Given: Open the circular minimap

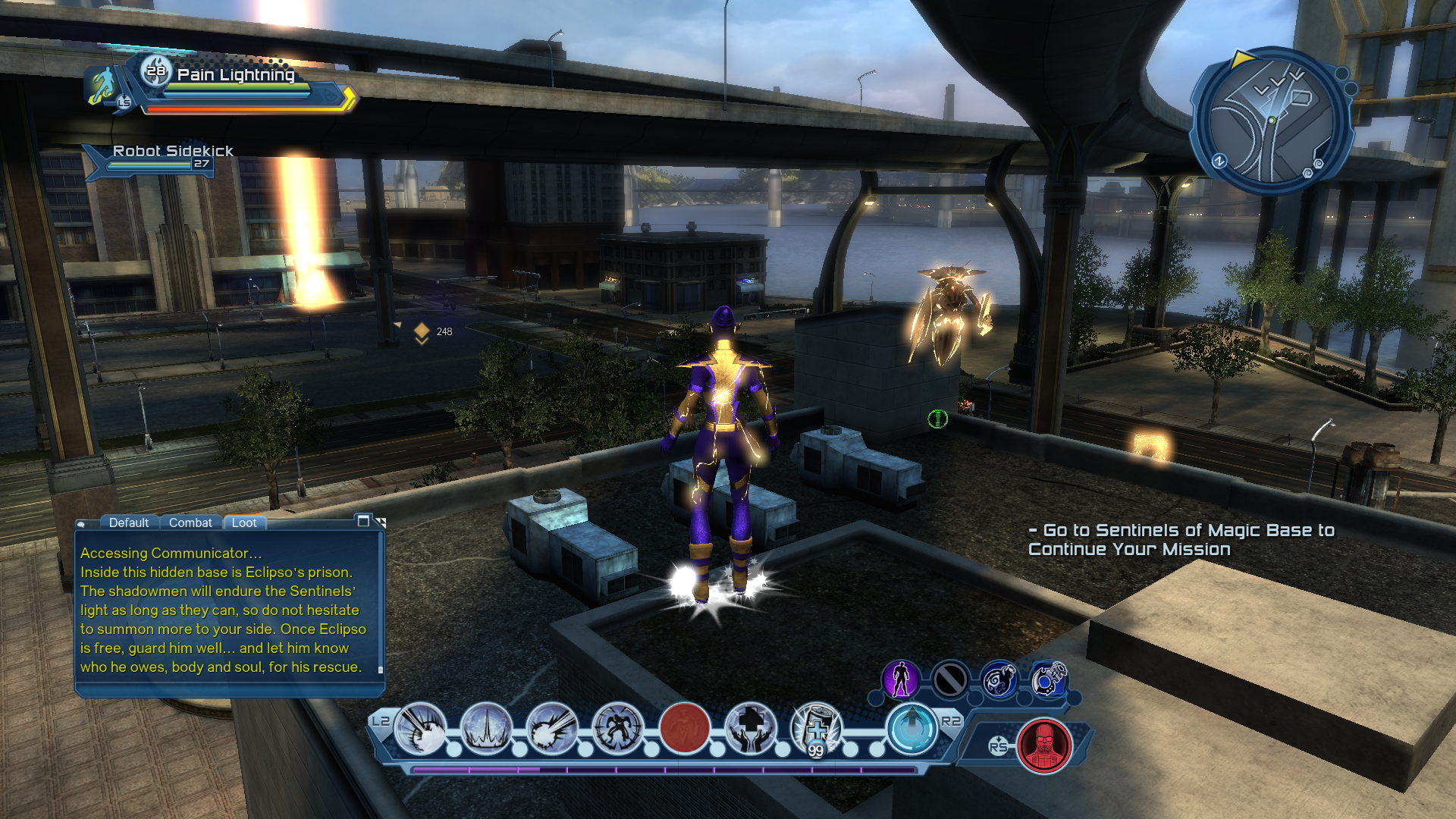Looking at the screenshot, I should click(1272, 121).
